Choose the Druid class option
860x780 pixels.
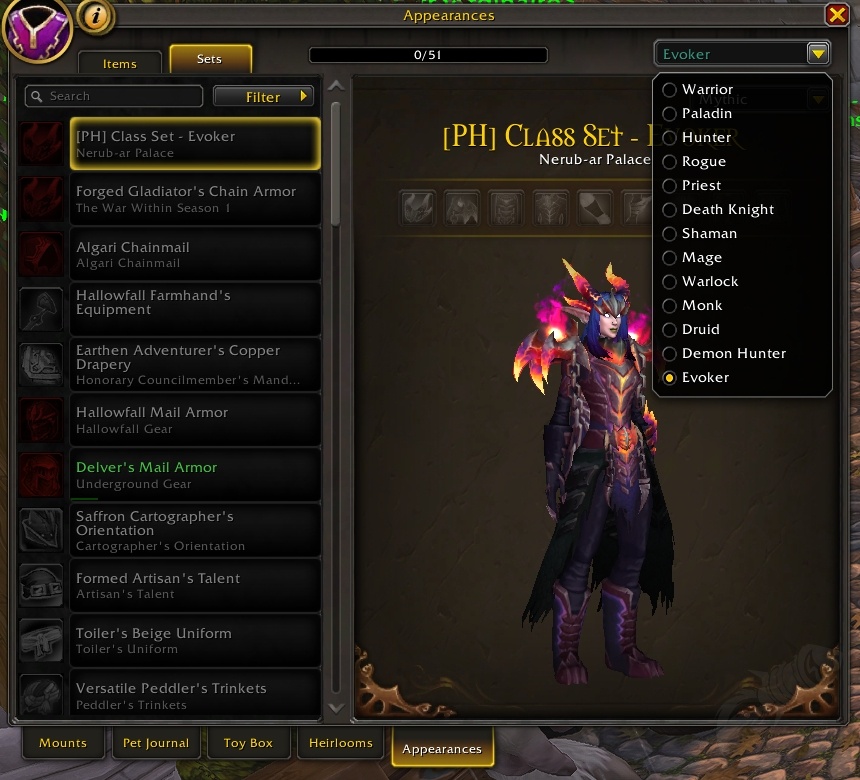[700, 330]
